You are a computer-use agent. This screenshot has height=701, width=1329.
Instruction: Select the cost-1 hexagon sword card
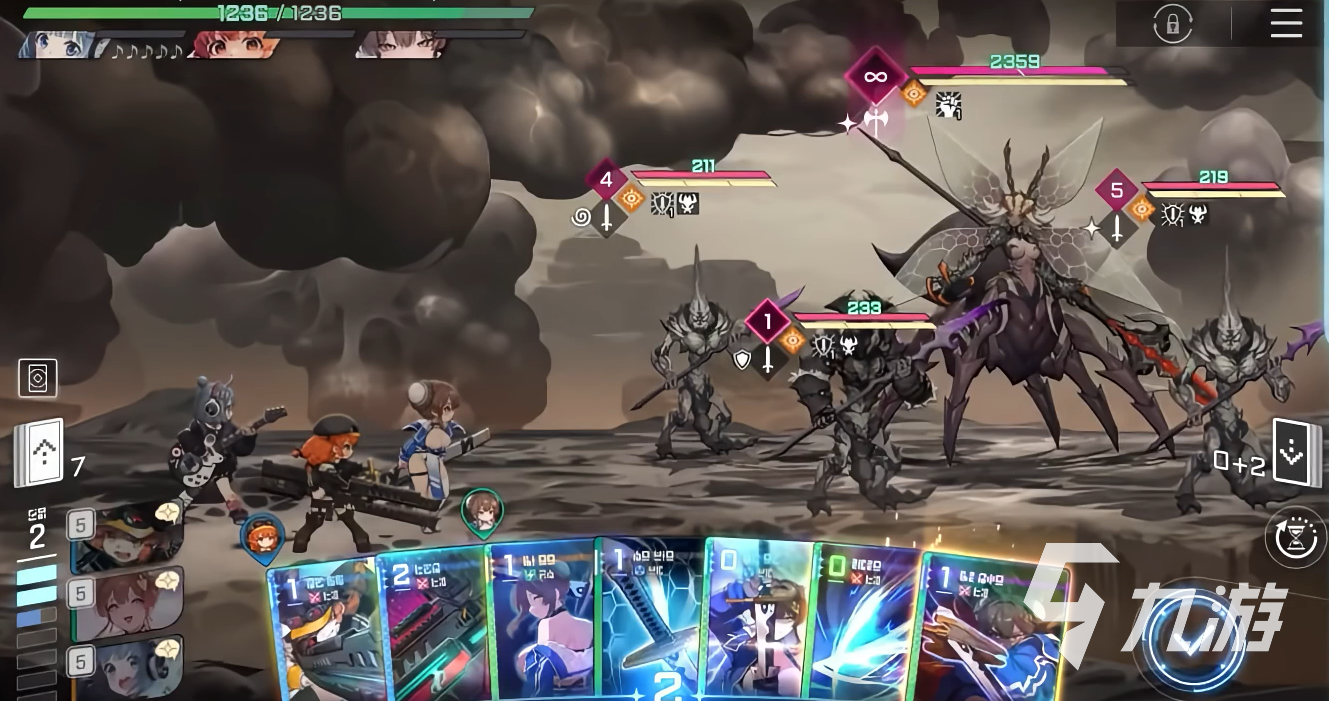point(649,620)
